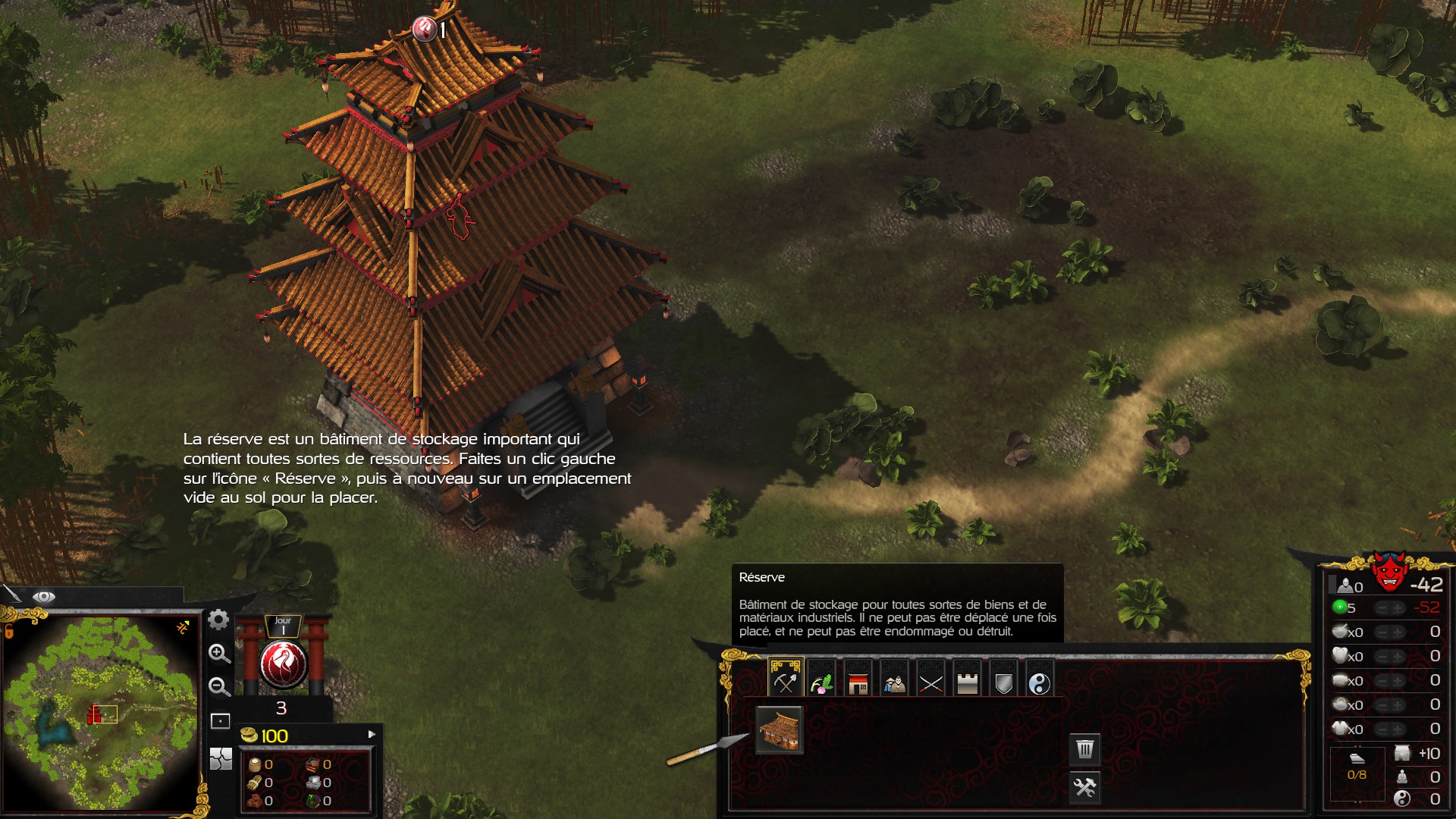Open the vegetables farming tab
1456x819 pixels.
coord(821,679)
